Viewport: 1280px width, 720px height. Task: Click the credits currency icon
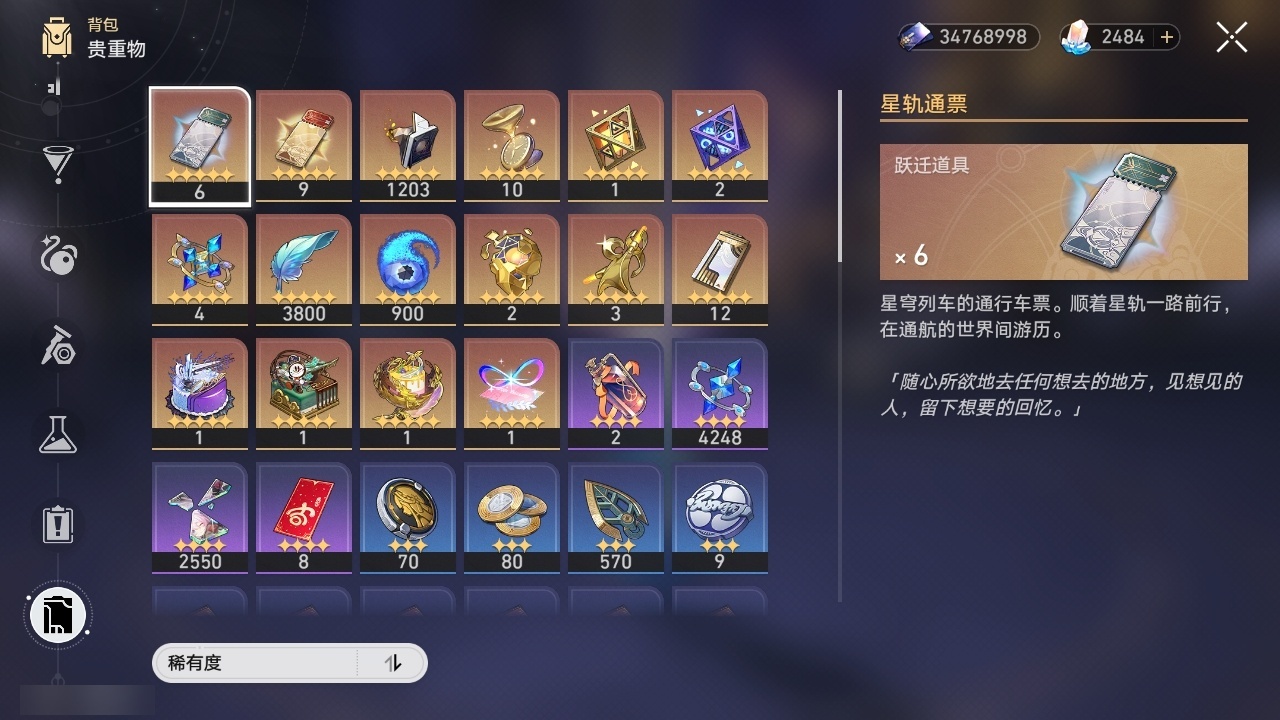click(917, 37)
